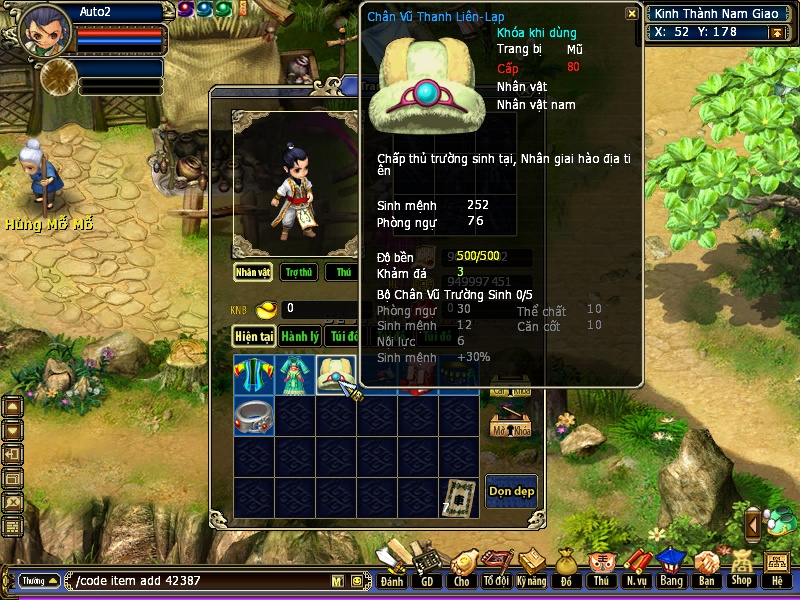Image resolution: width=800 pixels, height=600 pixels.
Task: Switch to the Hiện tại tab
Action: coord(254,337)
